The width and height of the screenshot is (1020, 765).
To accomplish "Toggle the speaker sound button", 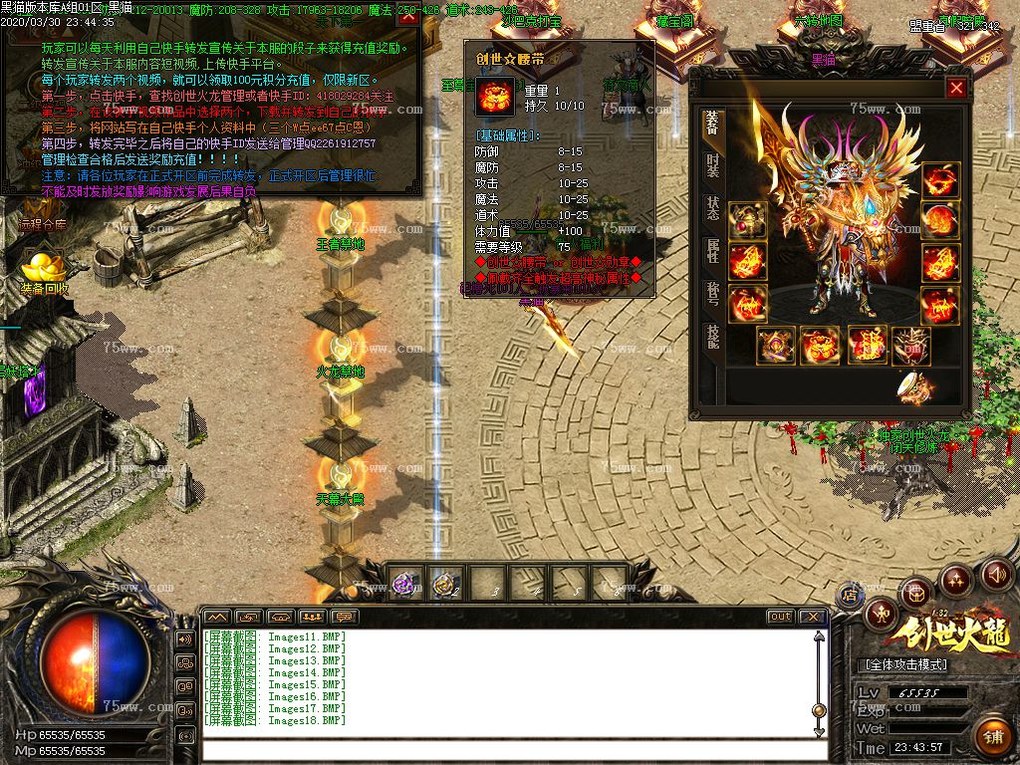I will point(995,574).
